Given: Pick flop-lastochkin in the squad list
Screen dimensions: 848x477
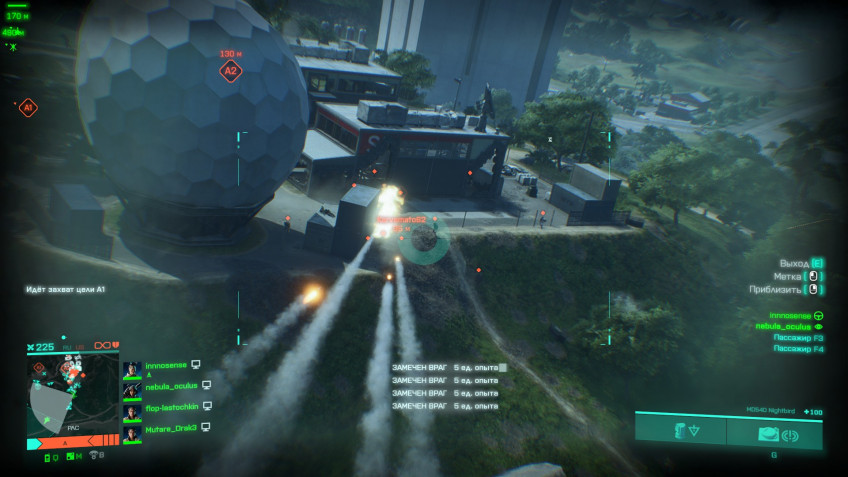Looking at the screenshot, I should (171, 407).
